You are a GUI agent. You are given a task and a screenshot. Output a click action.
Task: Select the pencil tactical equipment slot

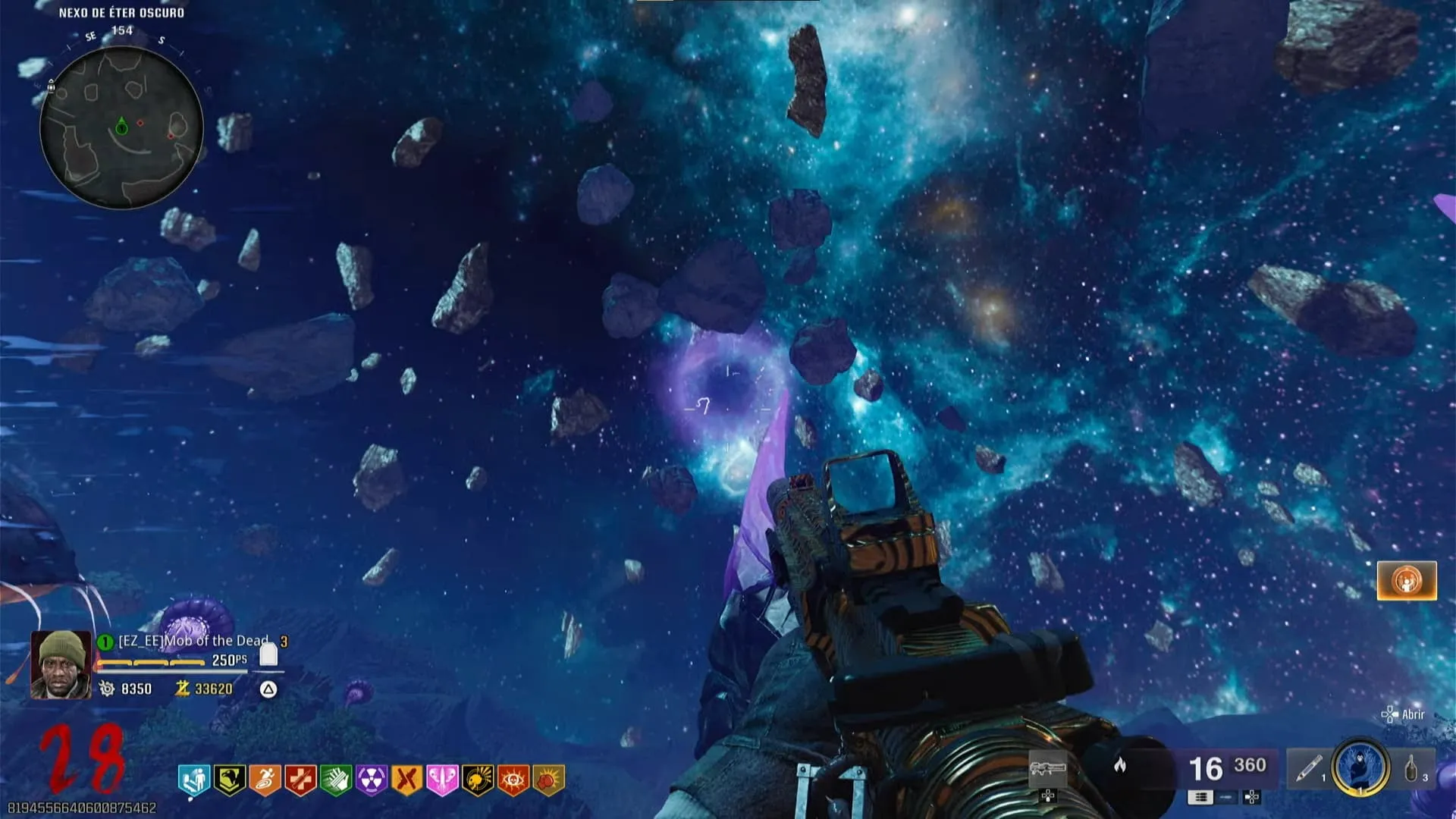click(1307, 769)
